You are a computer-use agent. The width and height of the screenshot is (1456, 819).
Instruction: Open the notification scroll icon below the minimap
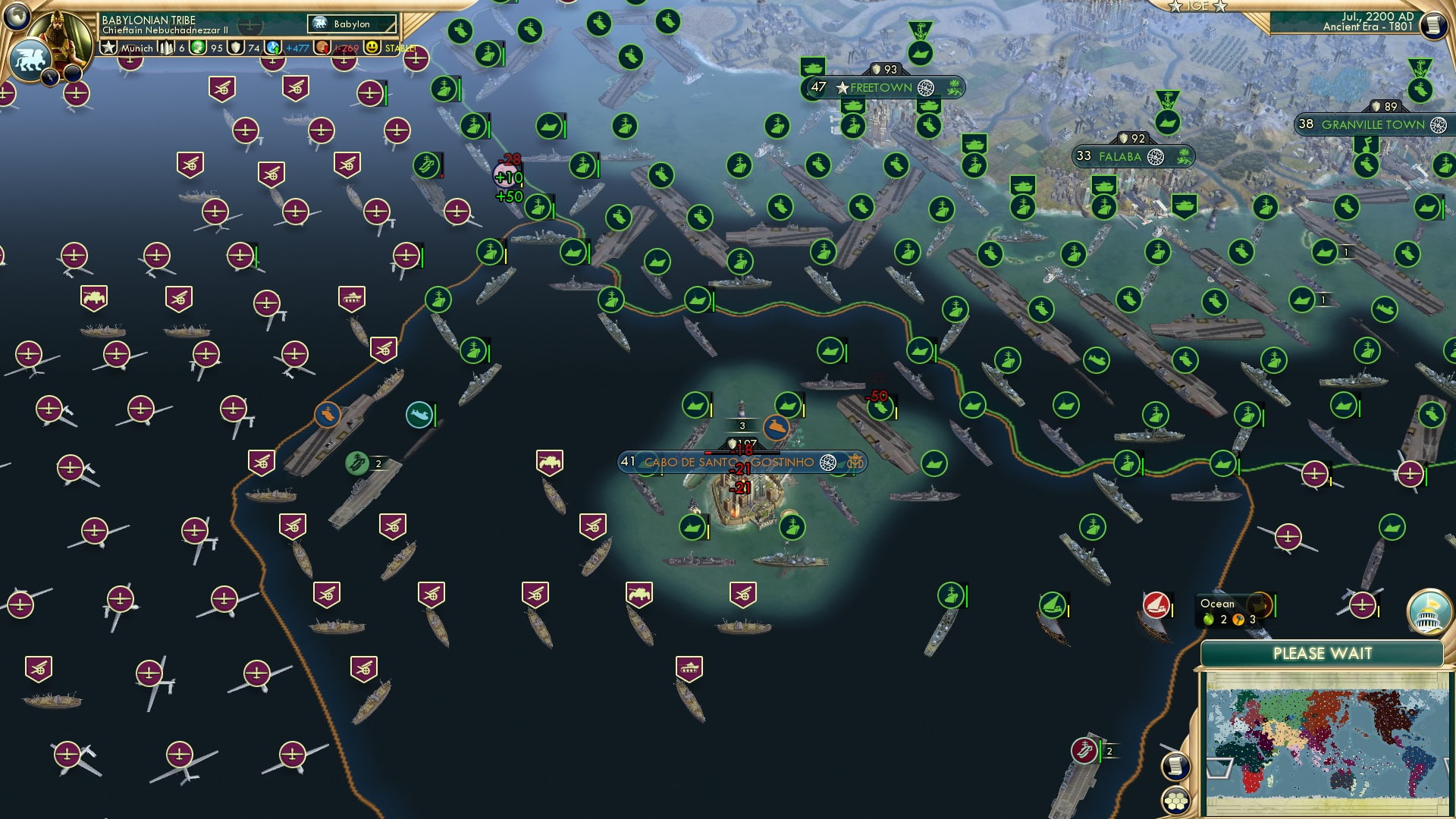[x=1177, y=766]
